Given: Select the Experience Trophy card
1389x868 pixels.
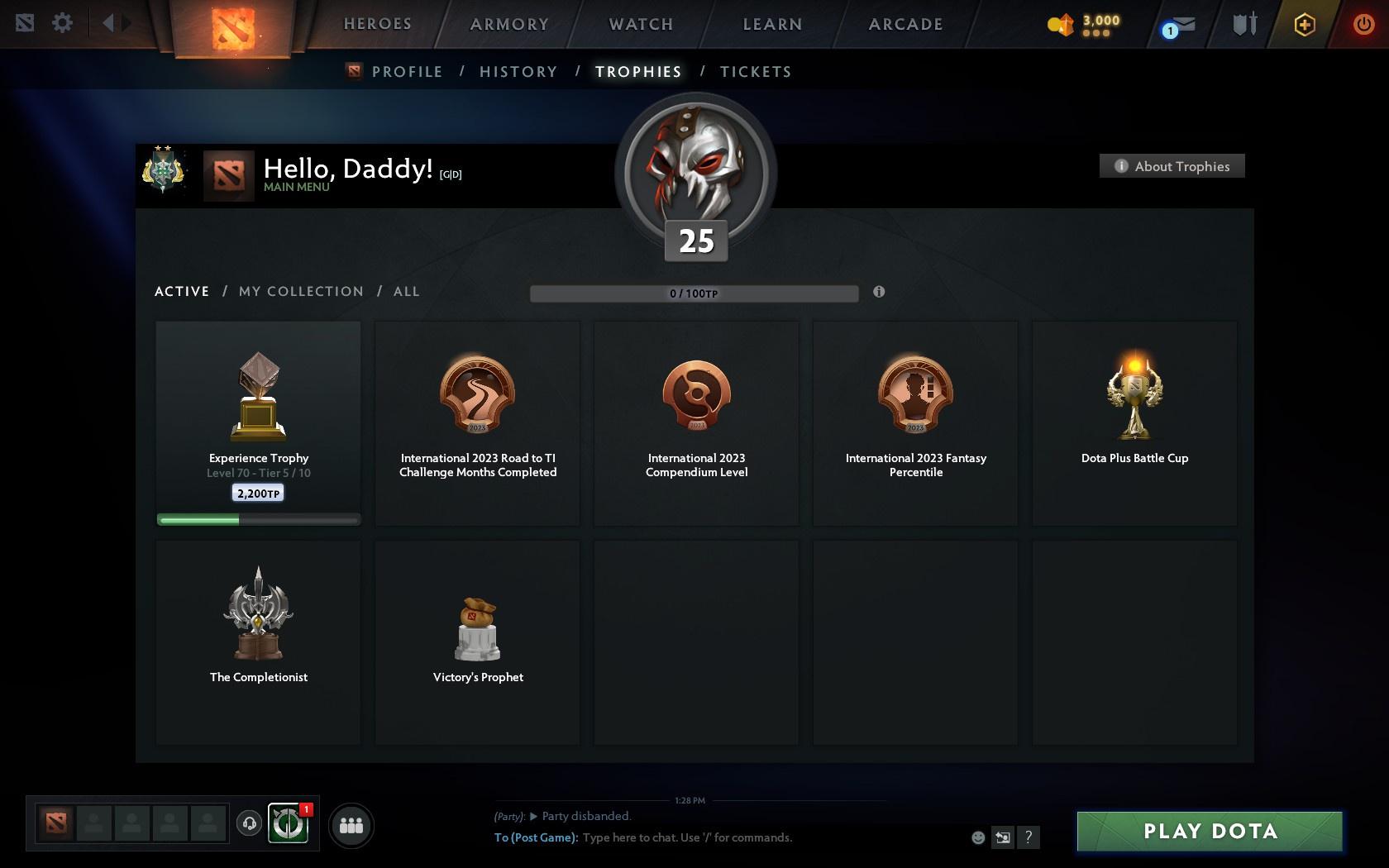Looking at the screenshot, I should (x=258, y=422).
